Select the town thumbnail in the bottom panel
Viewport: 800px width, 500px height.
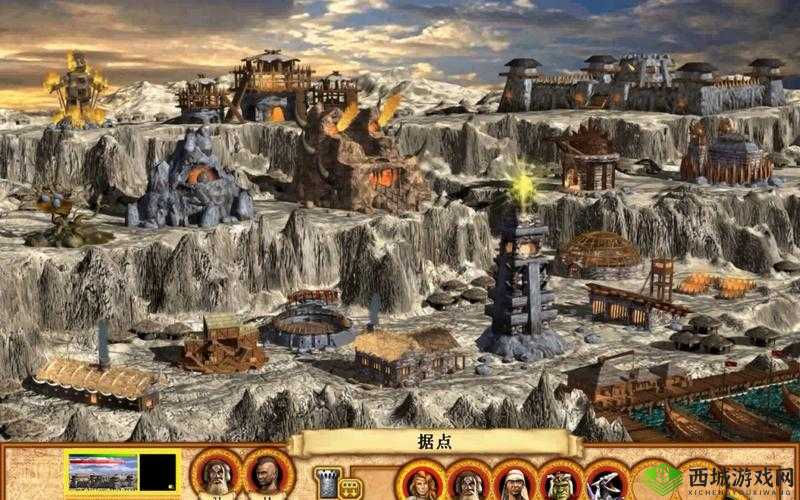pos(101,473)
